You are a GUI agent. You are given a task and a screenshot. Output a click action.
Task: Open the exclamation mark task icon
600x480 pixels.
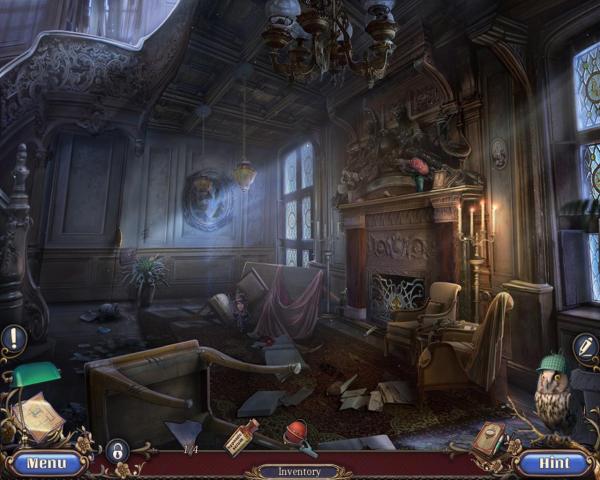pyautogui.click(x=13, y=339)
